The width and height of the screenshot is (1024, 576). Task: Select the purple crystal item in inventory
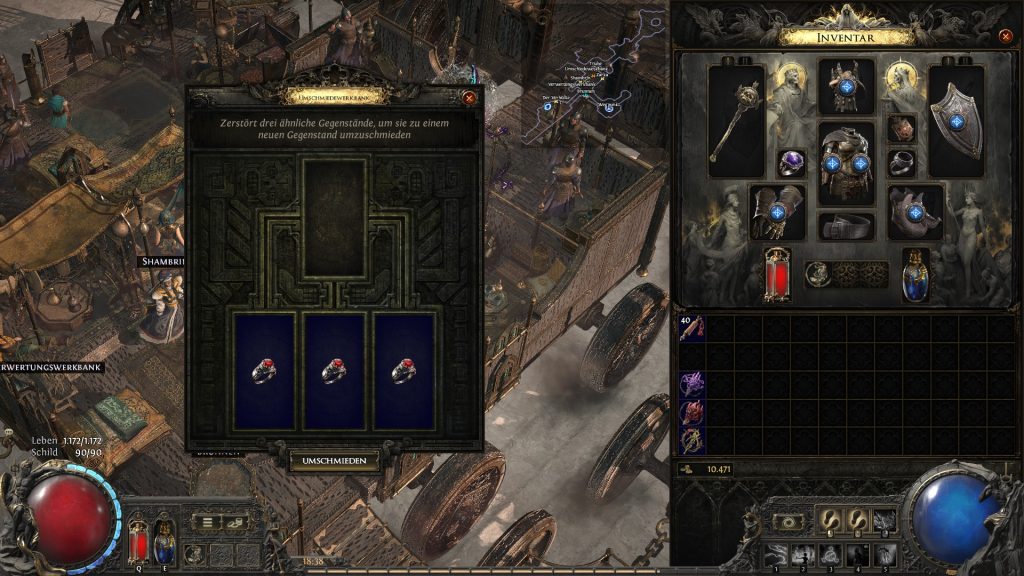tap(691, 384)
